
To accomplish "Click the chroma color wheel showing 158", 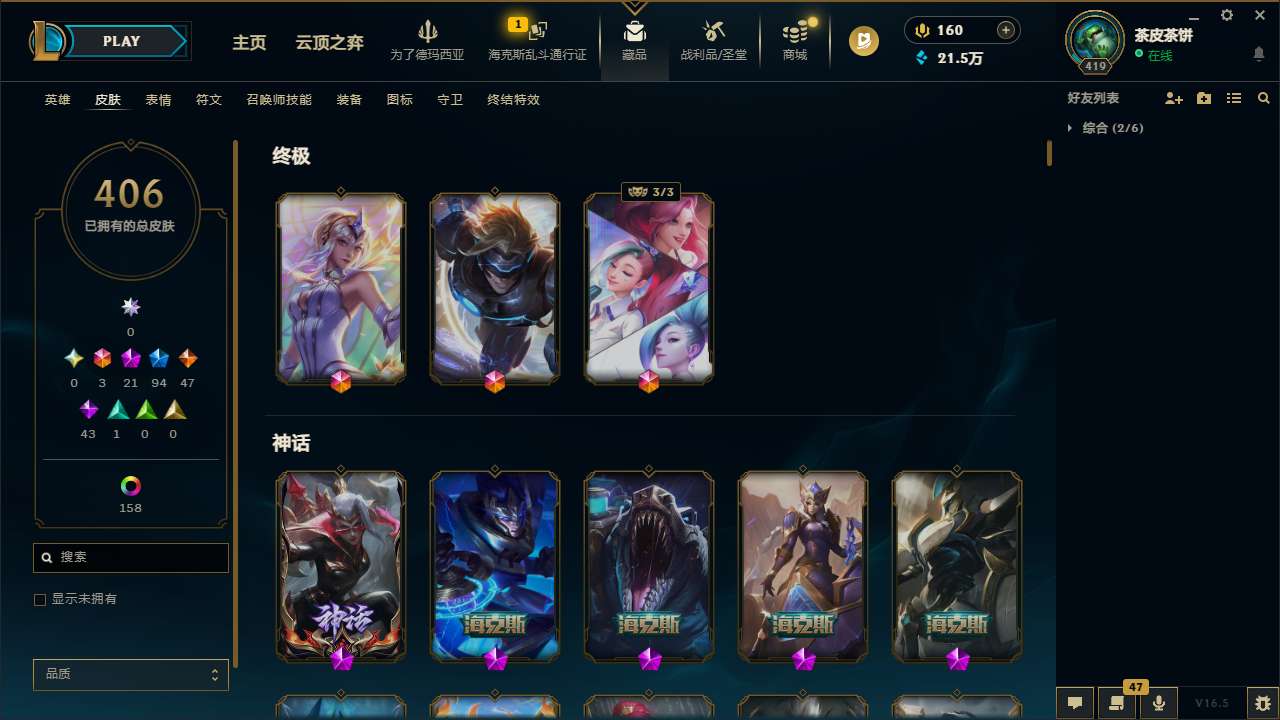I will point(130,487).
